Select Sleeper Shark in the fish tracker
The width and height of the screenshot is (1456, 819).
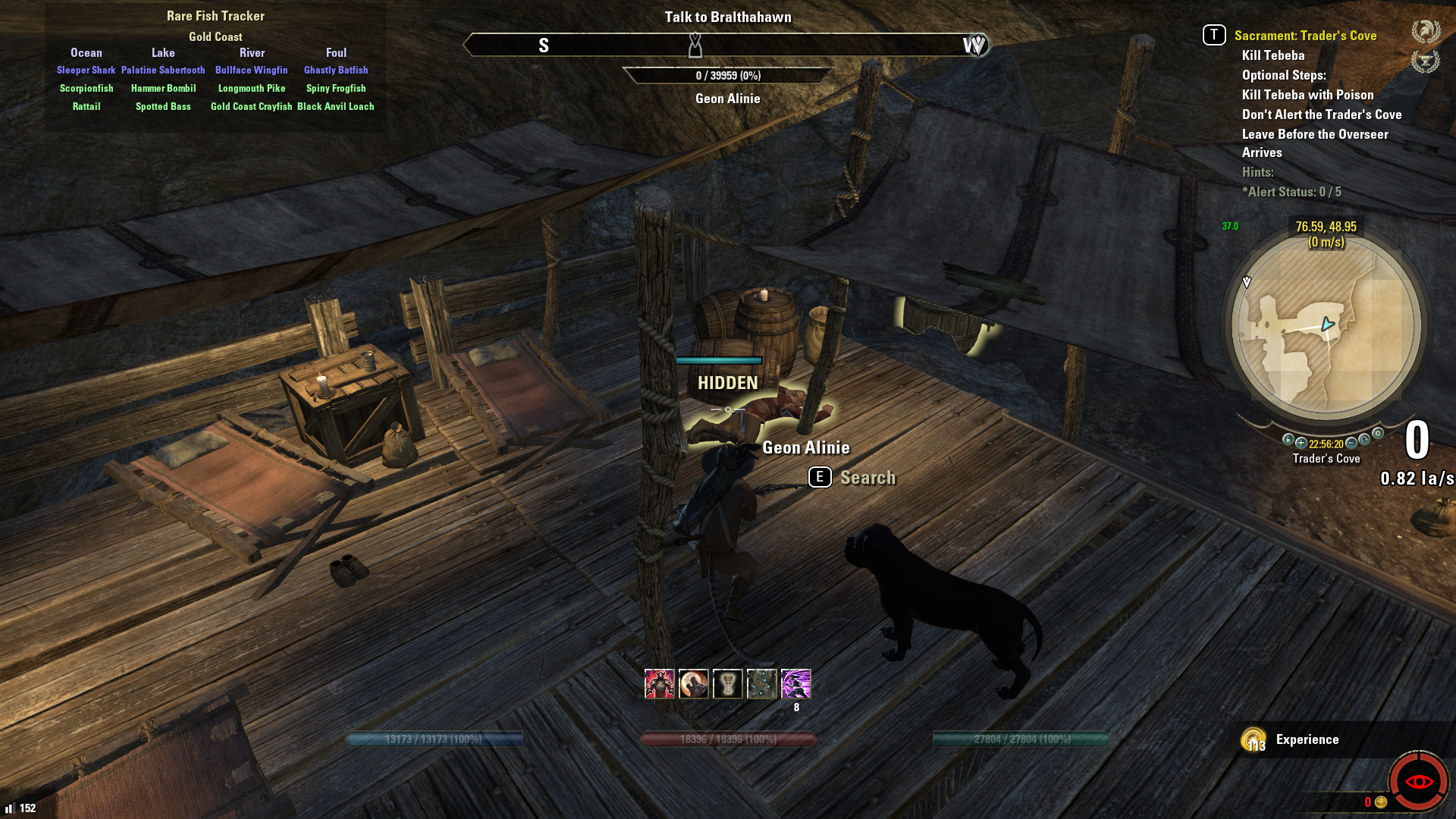point(86,71)
